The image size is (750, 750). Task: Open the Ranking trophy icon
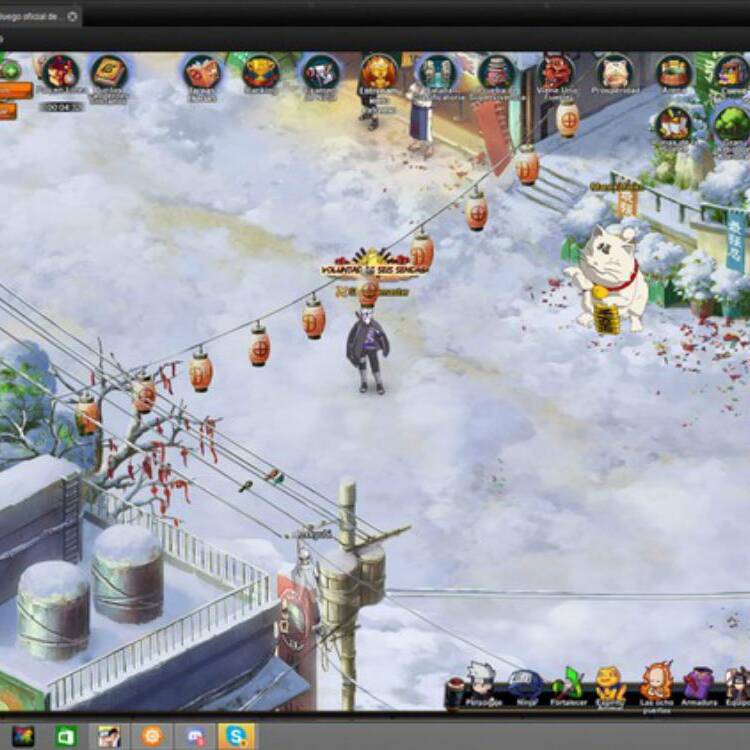pyautogui.click(x=261, y=72)
